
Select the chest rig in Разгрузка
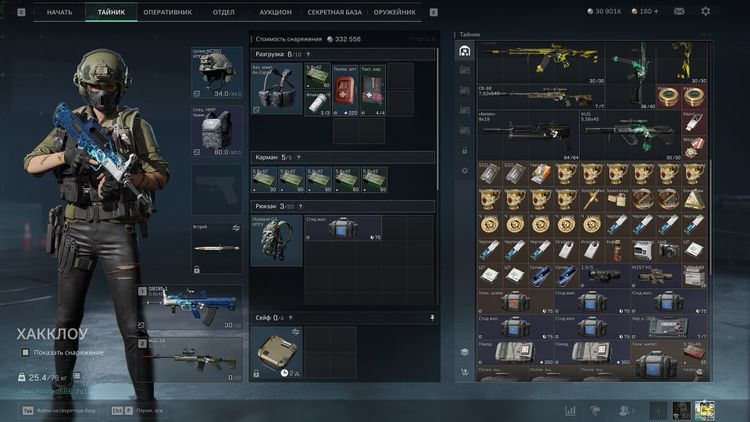point(275,89)
